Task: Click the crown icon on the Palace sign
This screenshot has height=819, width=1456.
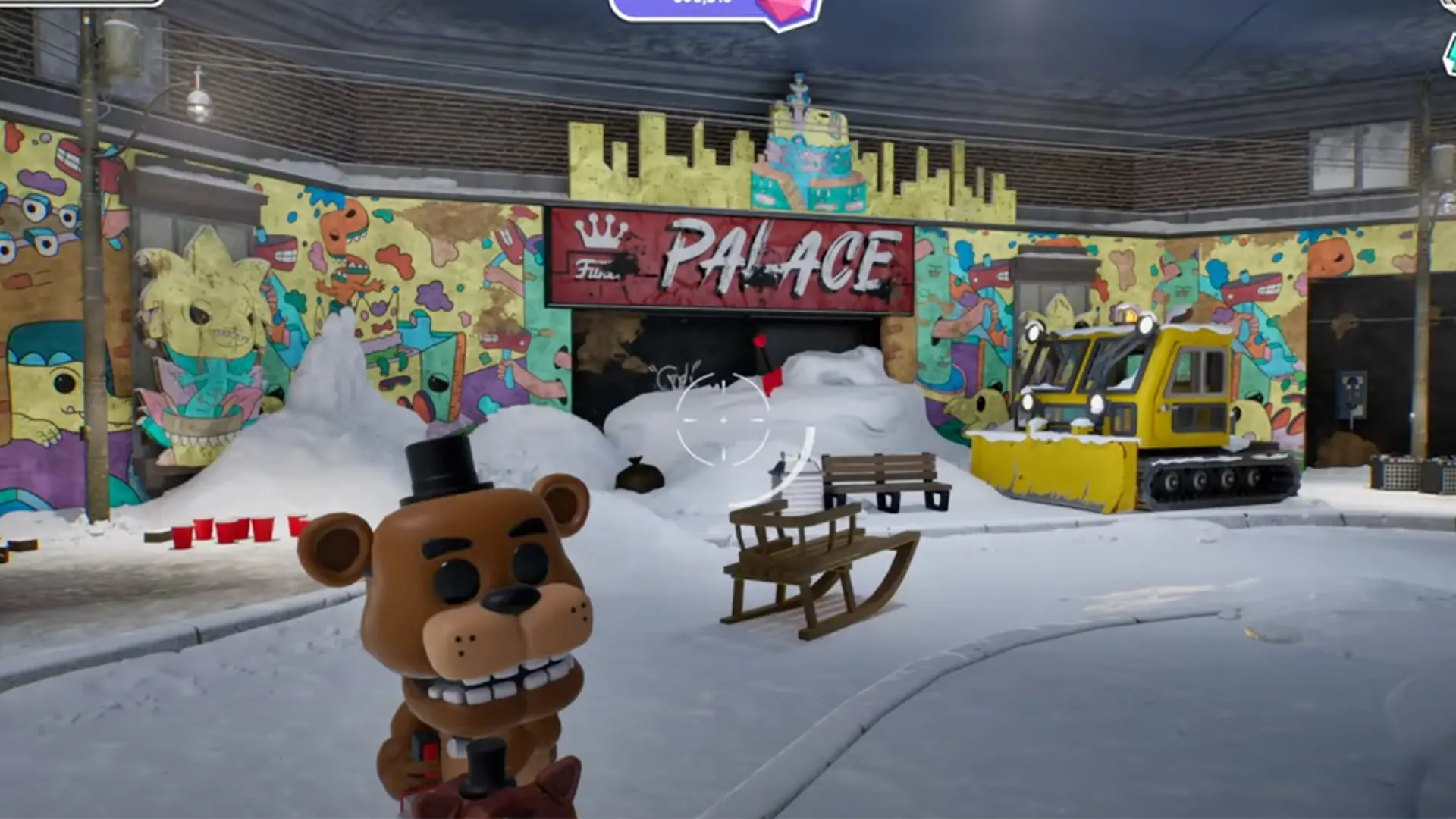Action: click(598, 231)
